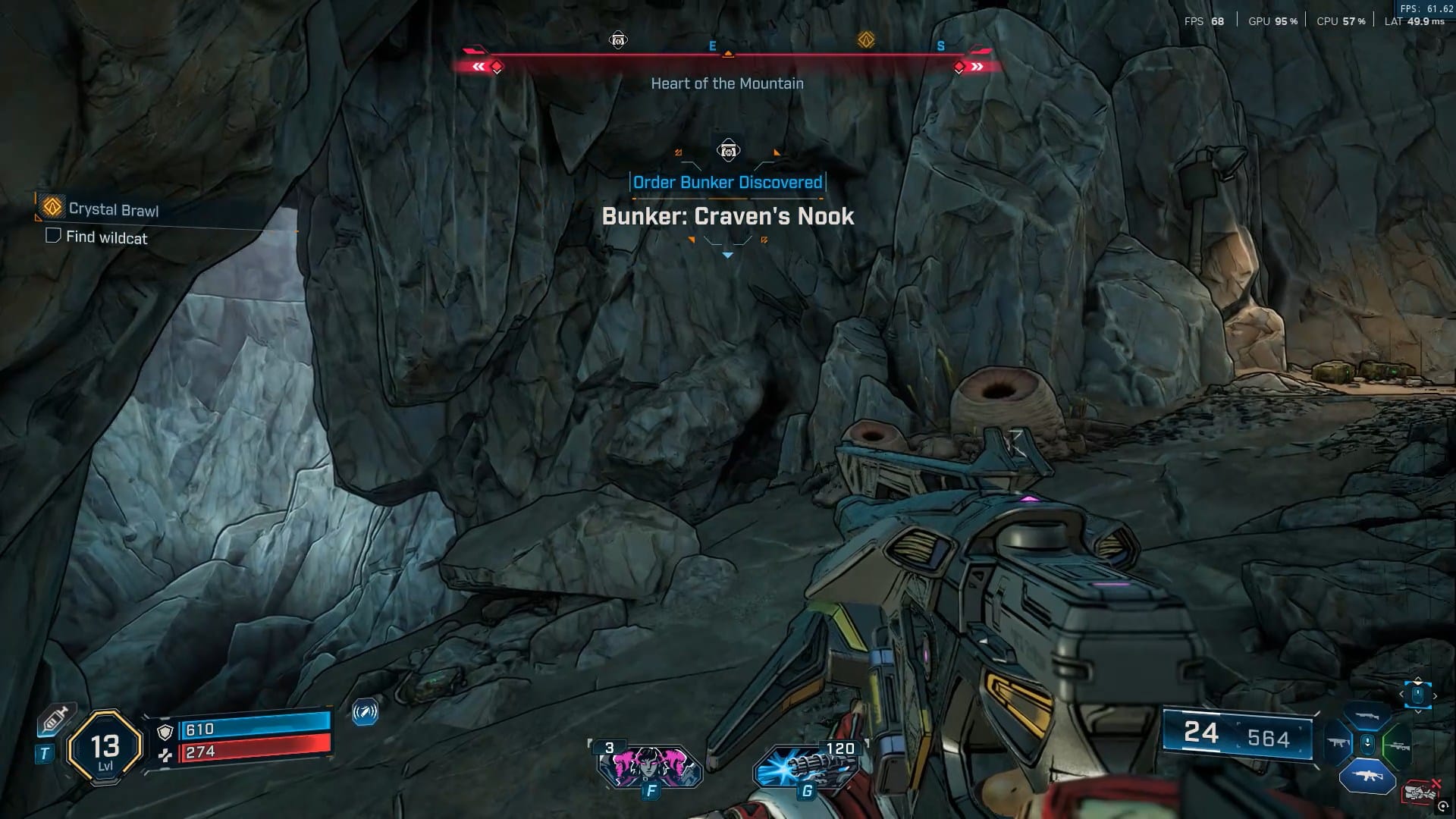
Task: Click the blue grenade icon above the health bar
Action: 366,714
